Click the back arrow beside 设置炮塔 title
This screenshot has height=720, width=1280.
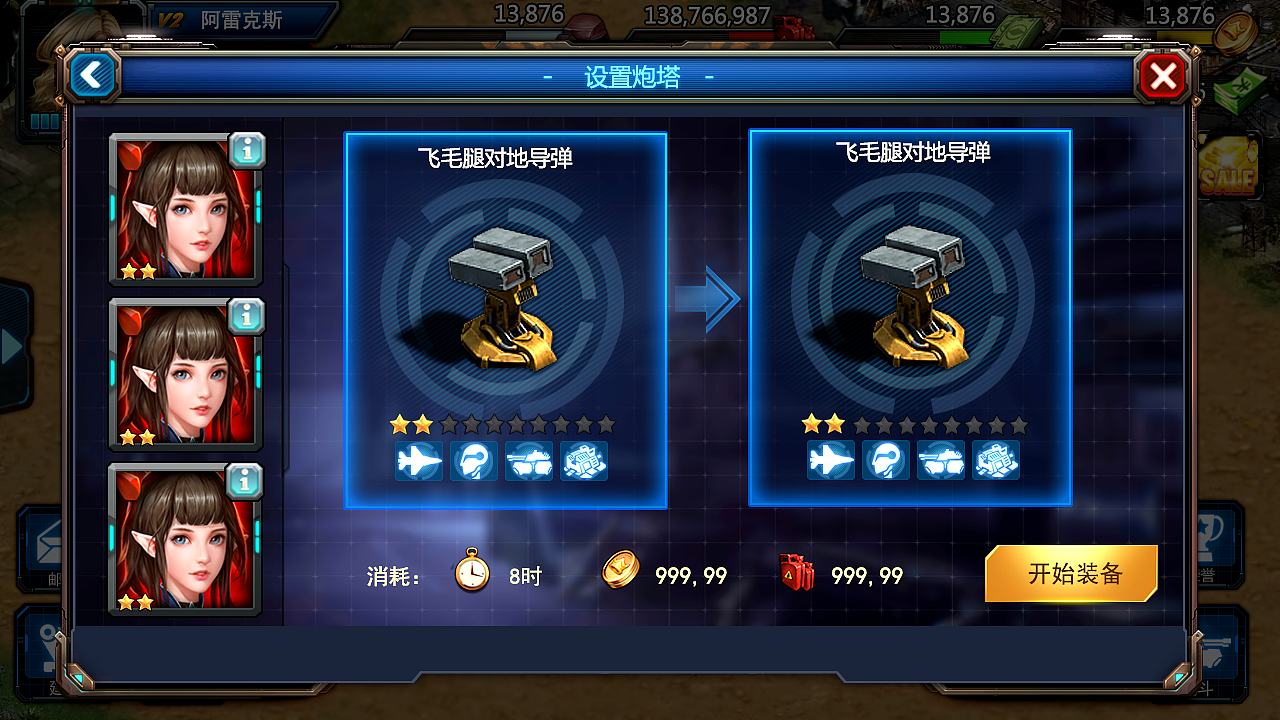click(92, 76)
